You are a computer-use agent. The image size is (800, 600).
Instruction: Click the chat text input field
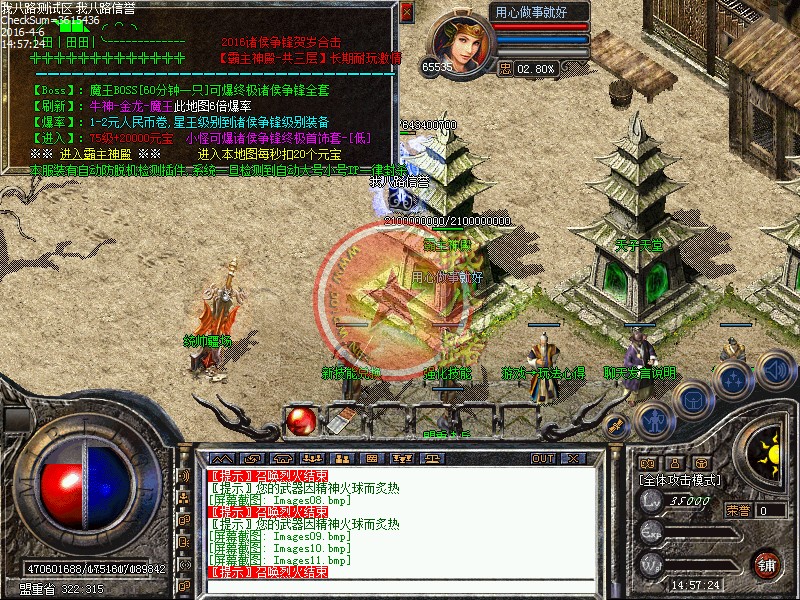[x=400, y=585]
